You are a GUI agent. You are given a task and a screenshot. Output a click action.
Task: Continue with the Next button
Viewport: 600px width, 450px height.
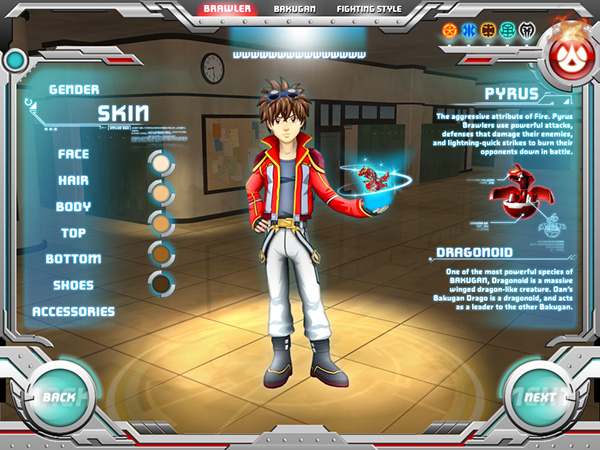[x=539, y=397]
